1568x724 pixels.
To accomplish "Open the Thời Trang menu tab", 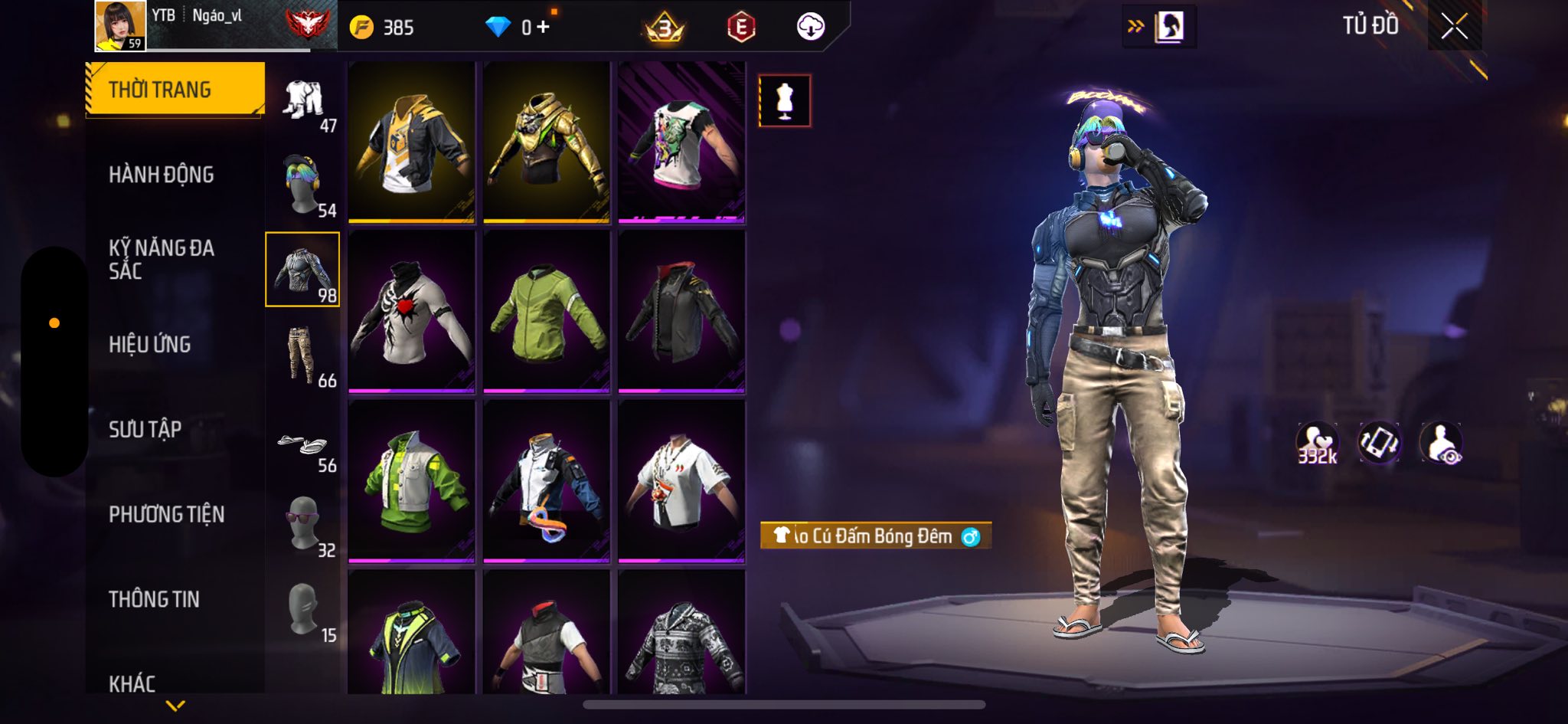I will click(x=175, y=90).
